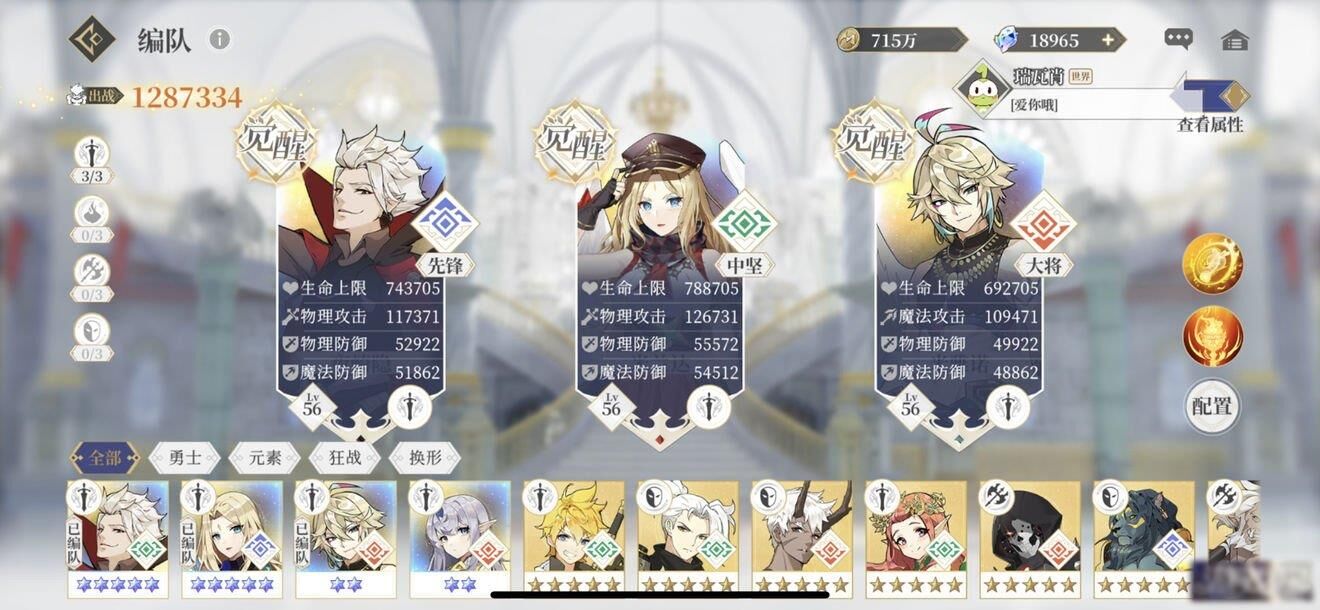Switch to the 全部 filter tab
Image resolution: width=1320 pixels, height=610 pixels.
[x=104, y=459]
